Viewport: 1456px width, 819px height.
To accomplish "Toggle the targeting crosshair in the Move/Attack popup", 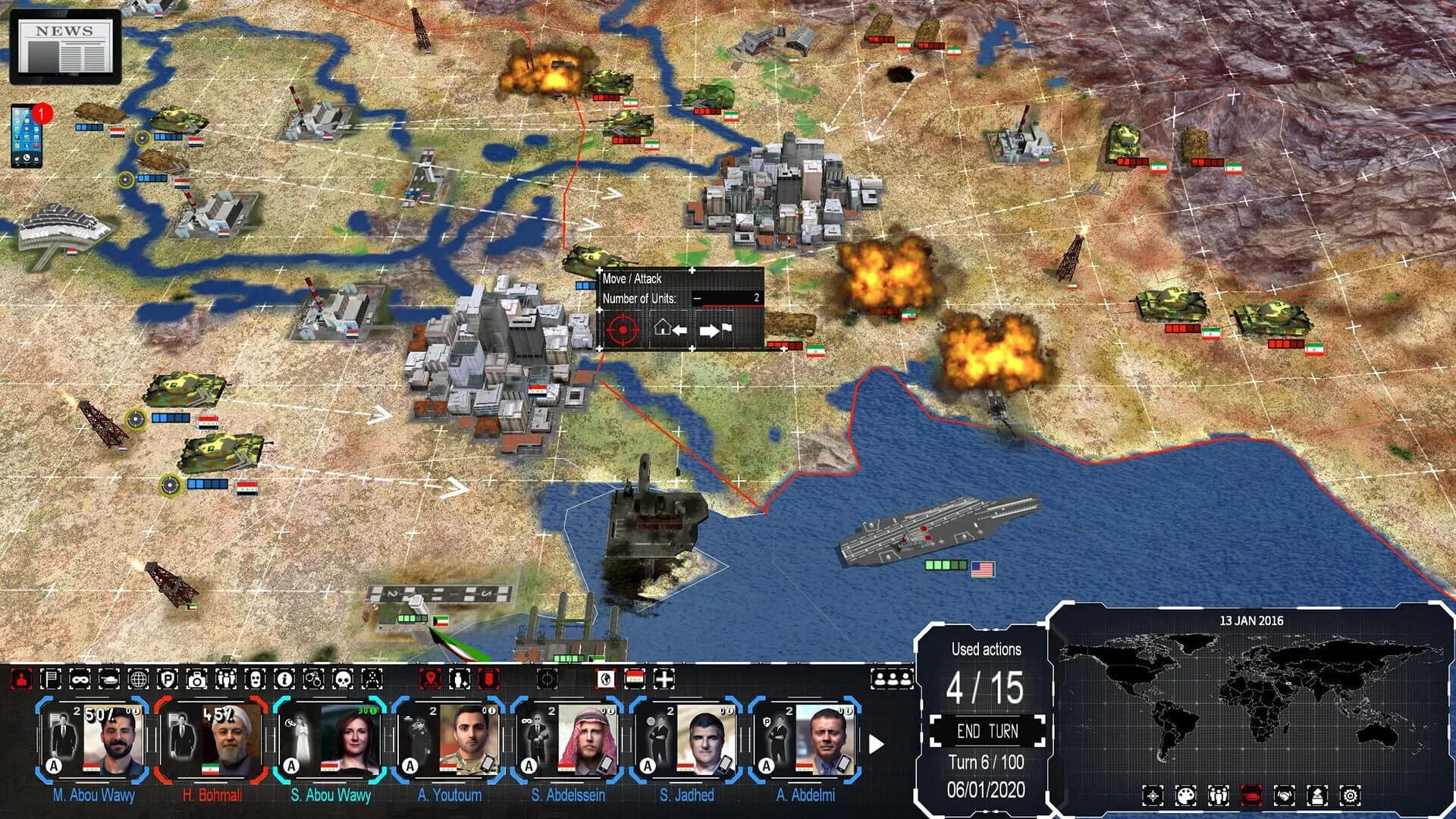I will (622, 331).
